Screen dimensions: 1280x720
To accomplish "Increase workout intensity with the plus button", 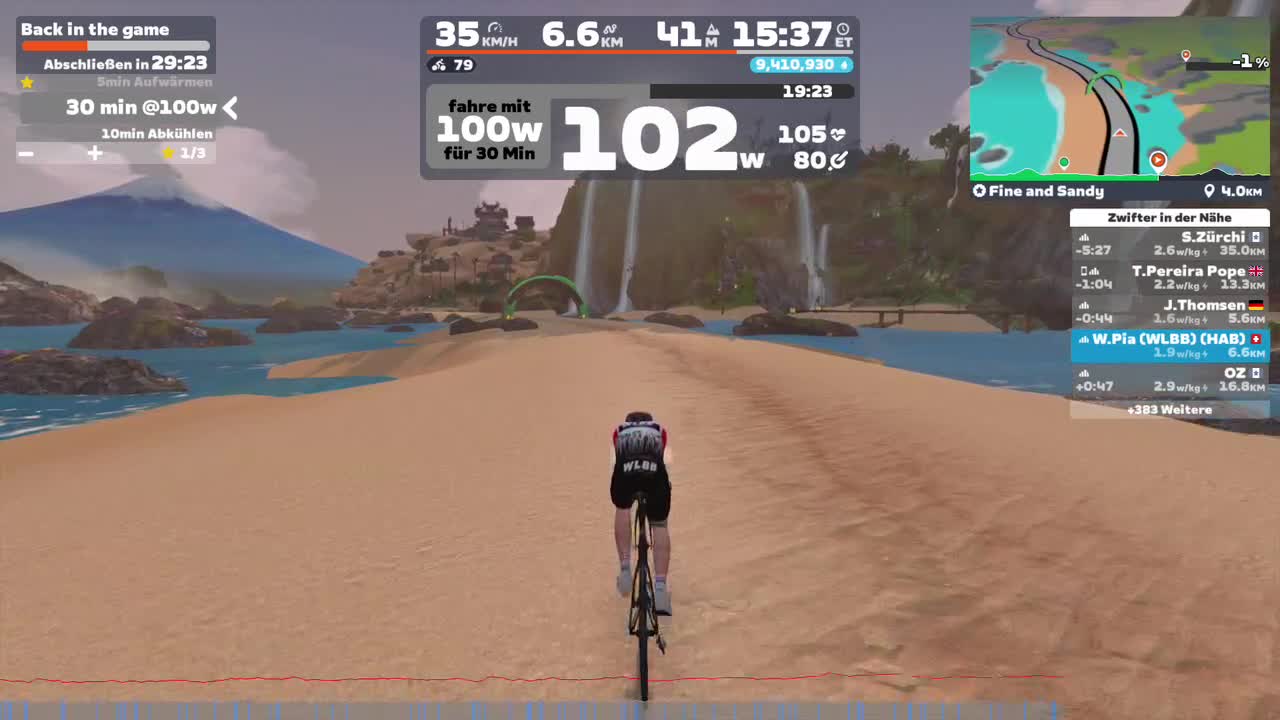I will (94, 154).
